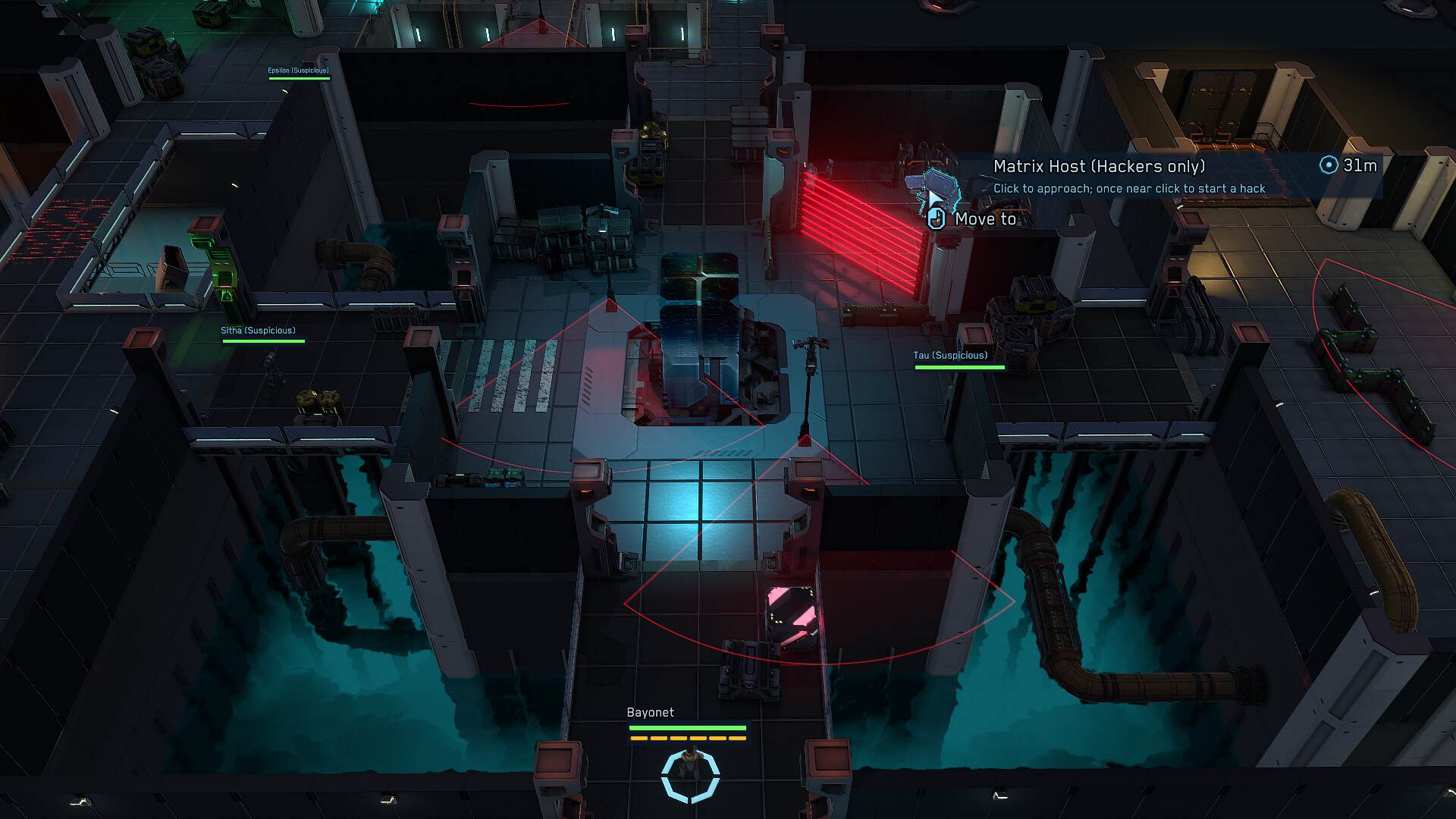Click the 31m distance readout
Screen dimensions: 1456x819
[x=1358, y=166]
